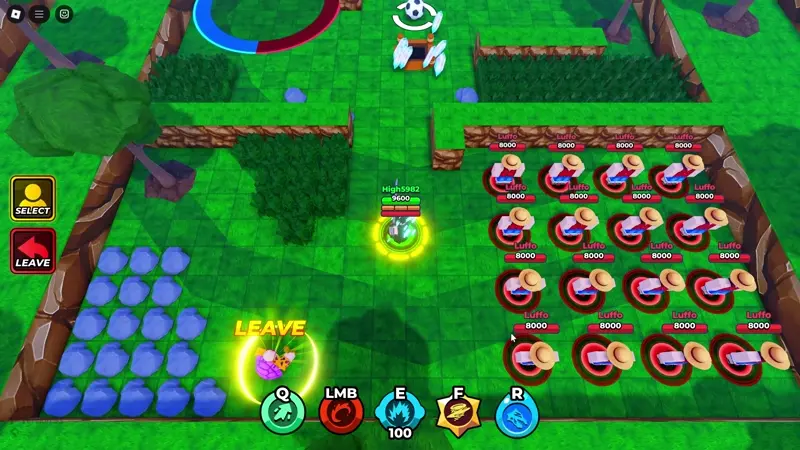Open the Roblox hamburger list menu
Screen dimensions: 800x450
[40, 14]
